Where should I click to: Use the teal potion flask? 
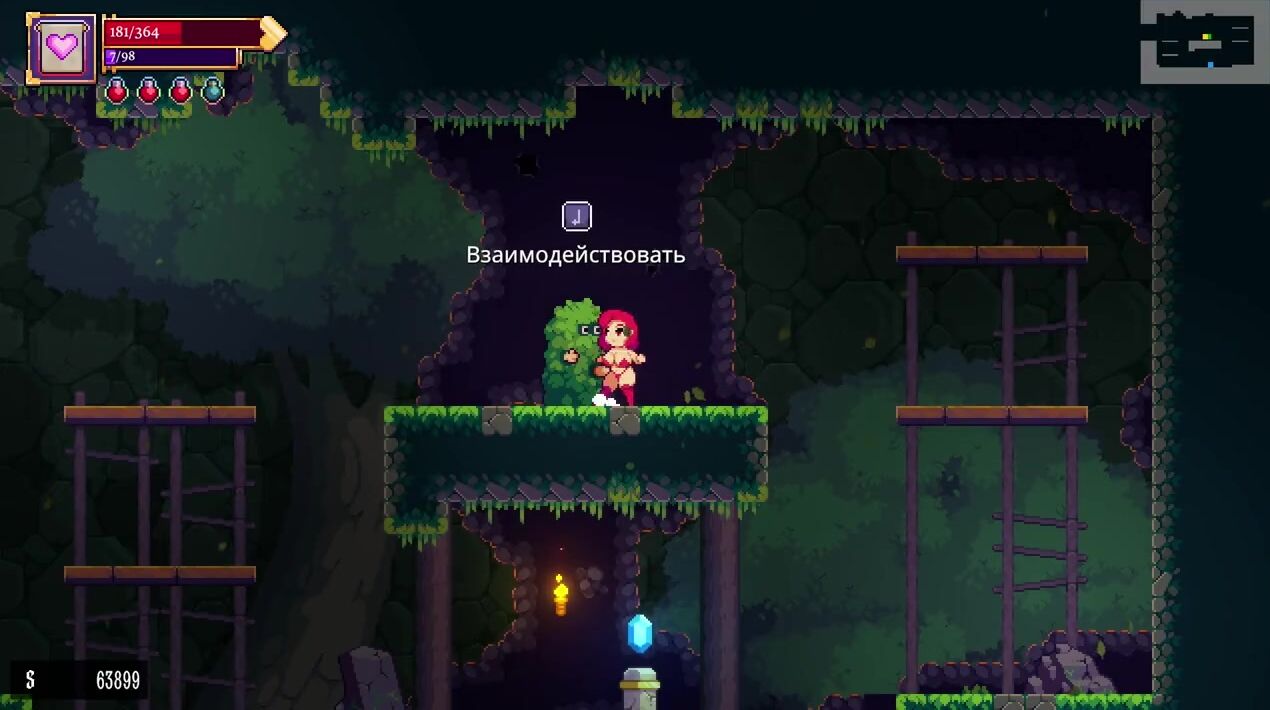coord(212,91)
